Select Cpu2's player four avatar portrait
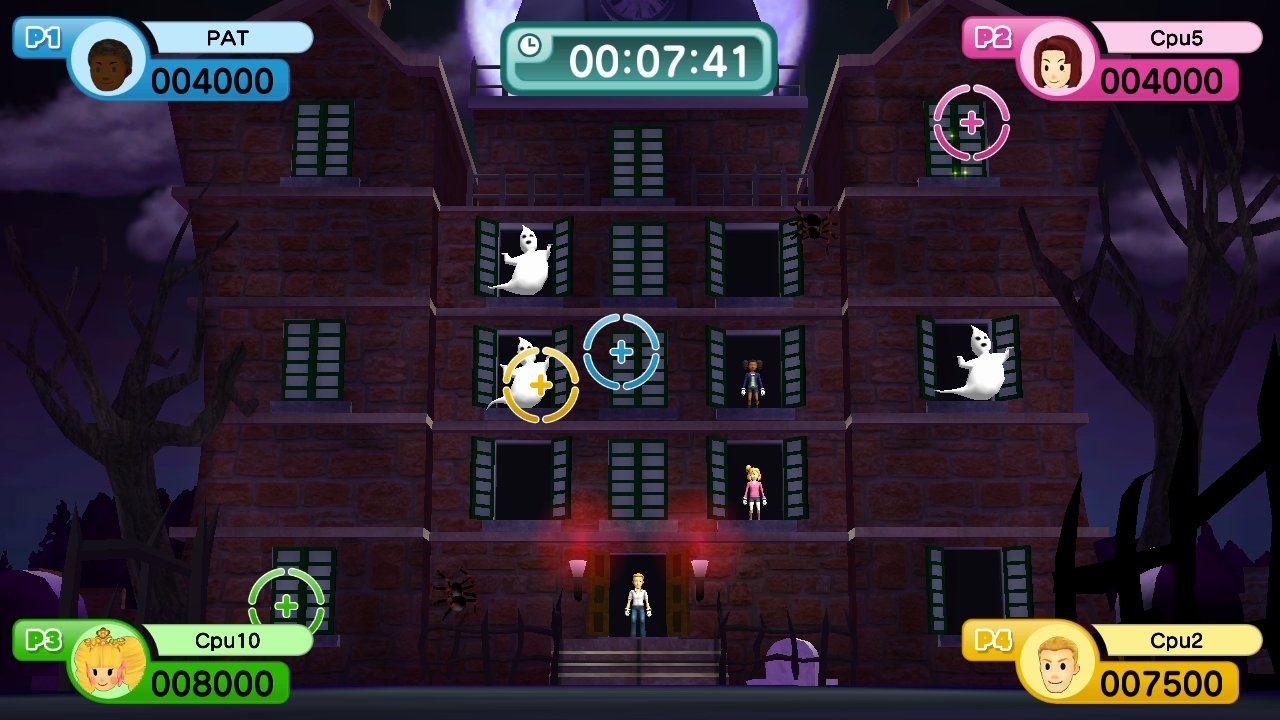1280x720 pixels. coord(1056,661)
